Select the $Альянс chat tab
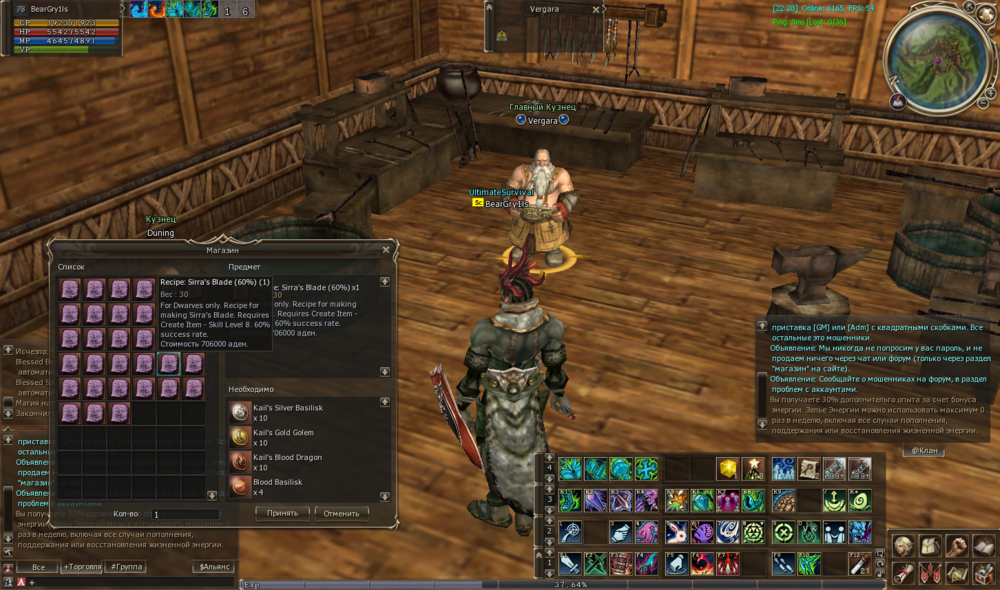This screenshot has height=590, width=1000. tap(215, 567)
